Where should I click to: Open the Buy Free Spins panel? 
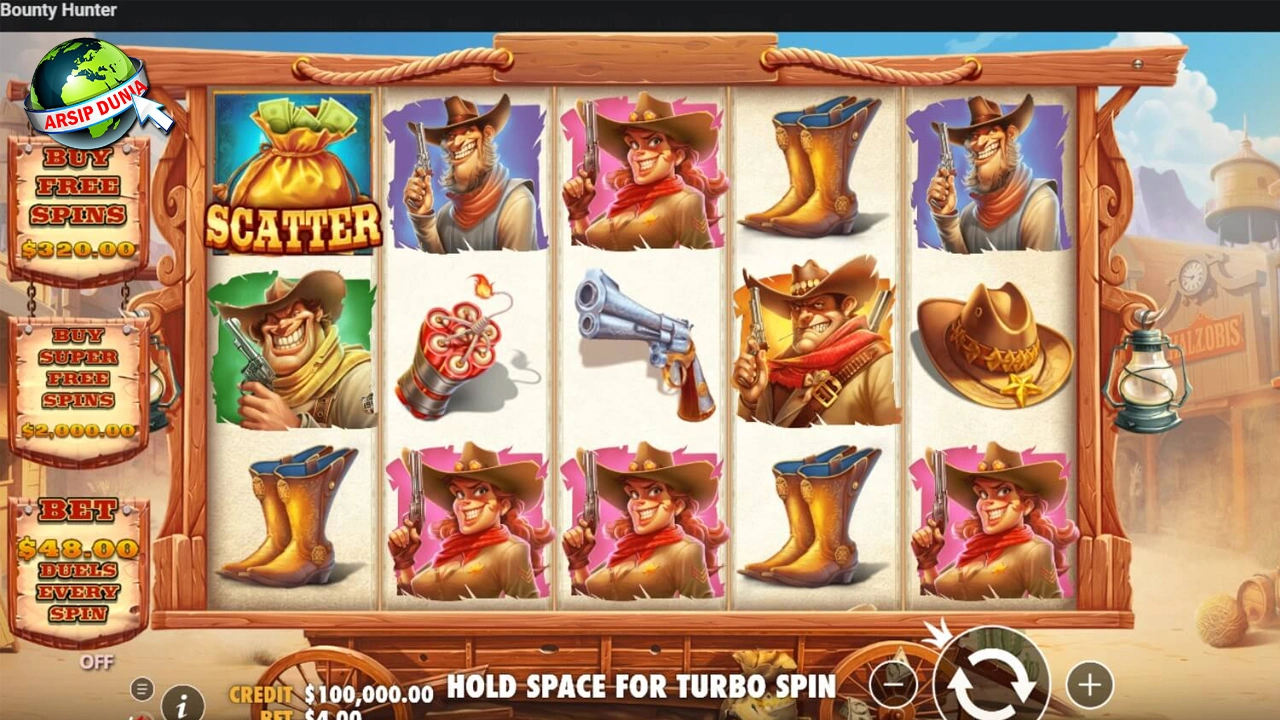click(80, 200)
